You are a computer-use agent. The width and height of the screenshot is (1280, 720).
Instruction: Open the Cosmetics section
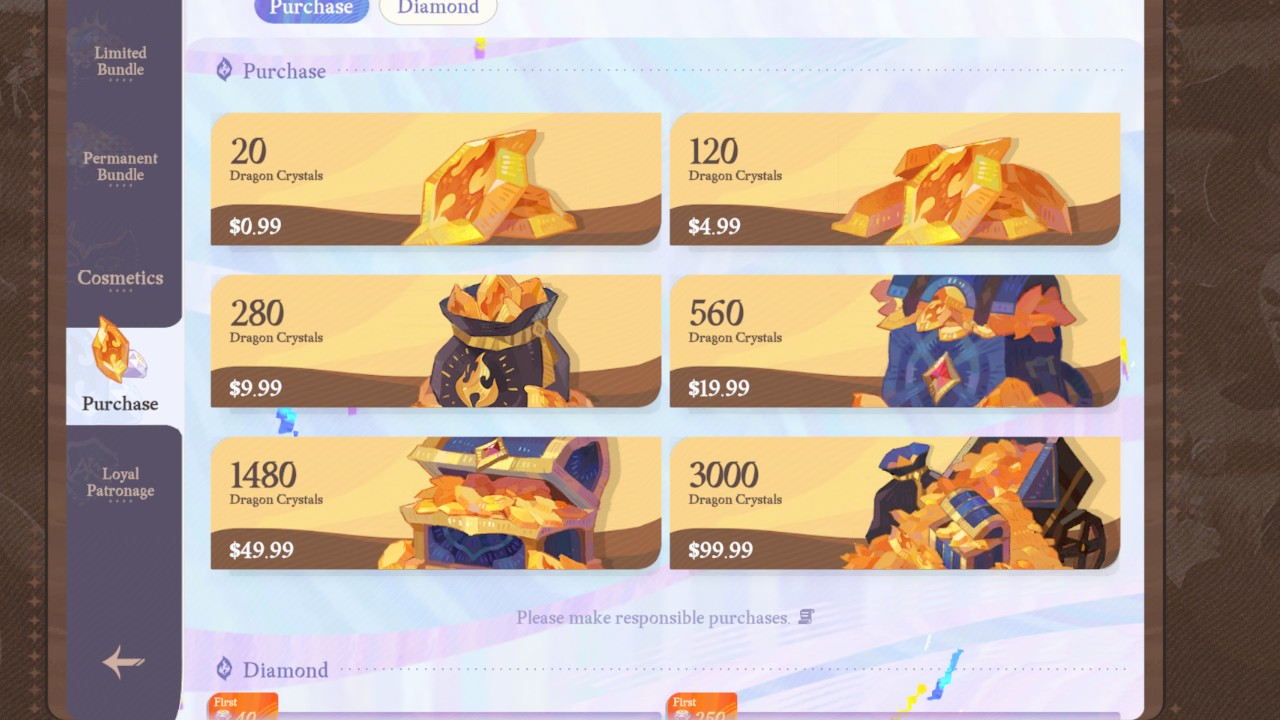click(119, 278)
